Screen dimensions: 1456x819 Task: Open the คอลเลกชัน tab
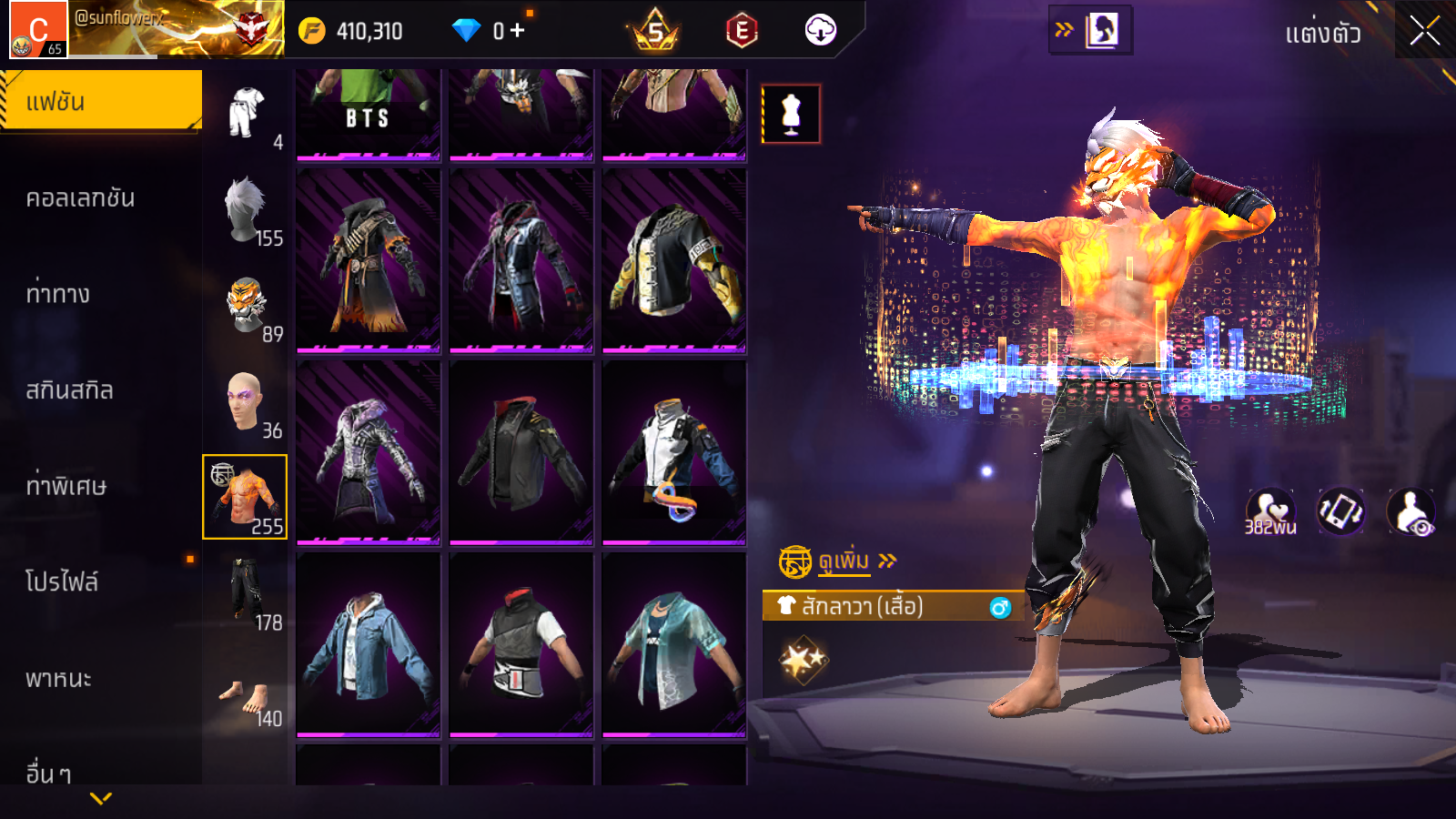click(80, 198)
